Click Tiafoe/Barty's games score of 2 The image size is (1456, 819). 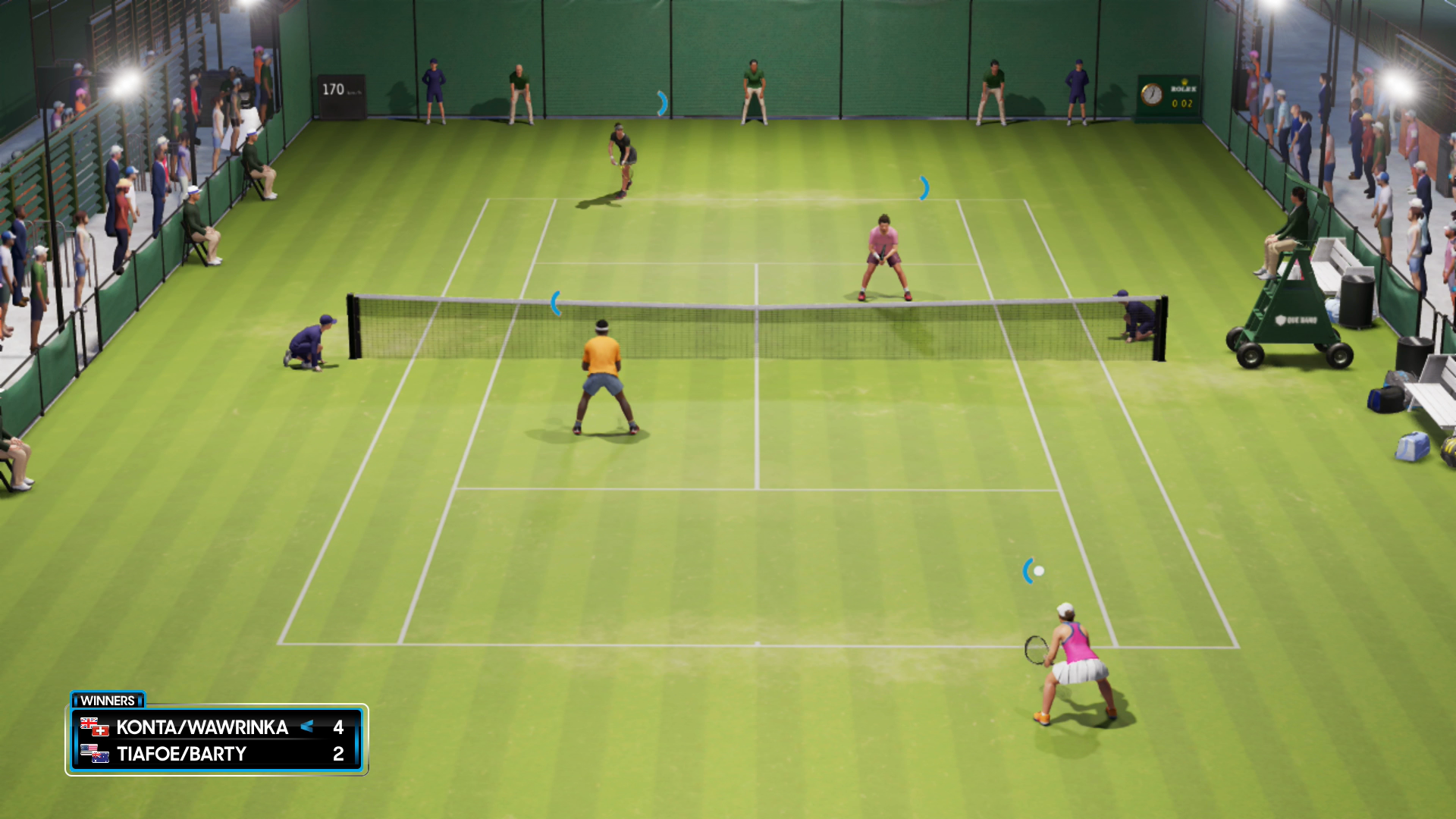click(339, 754)
